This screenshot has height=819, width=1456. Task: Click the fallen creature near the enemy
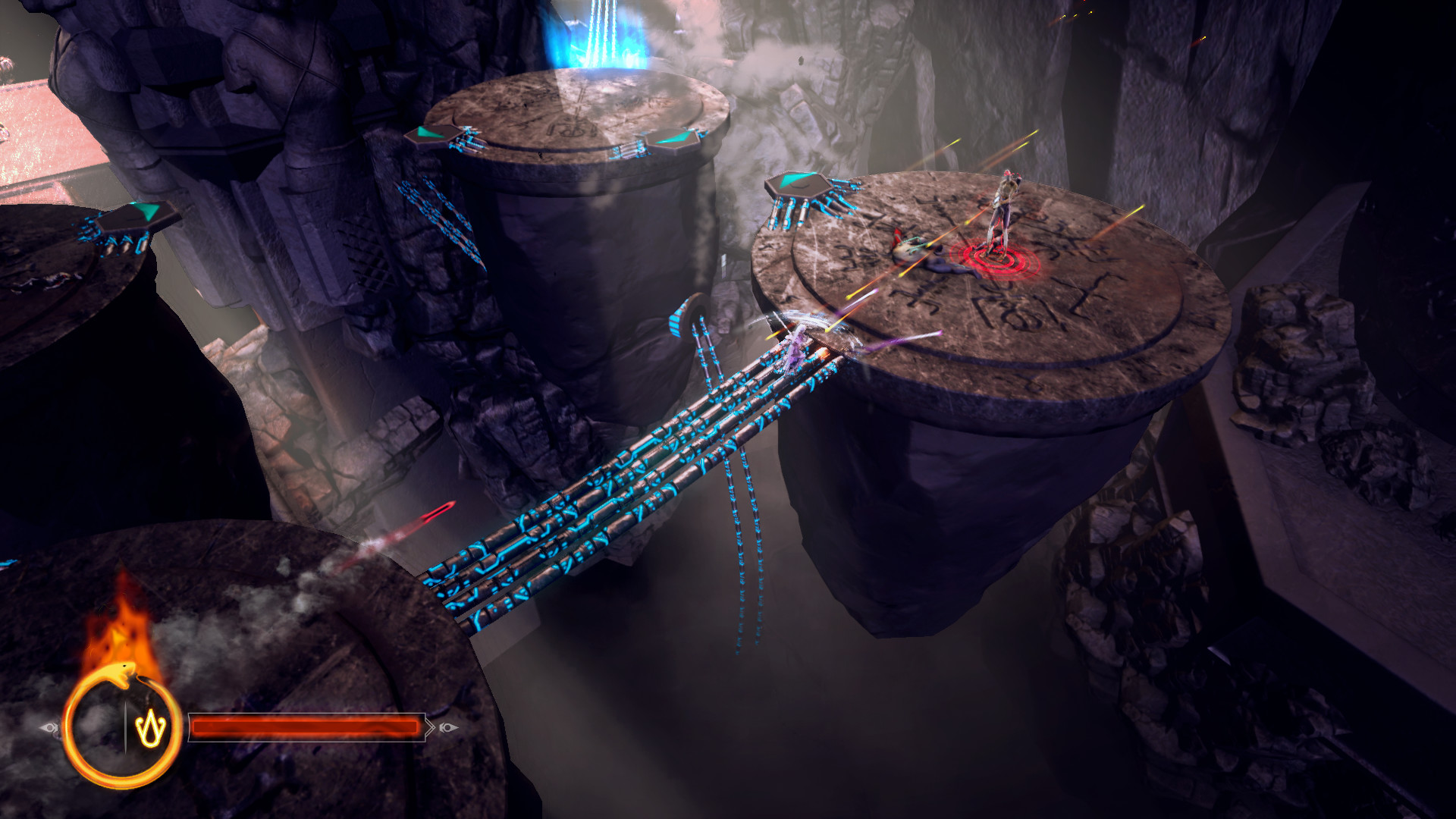[918, 250]
